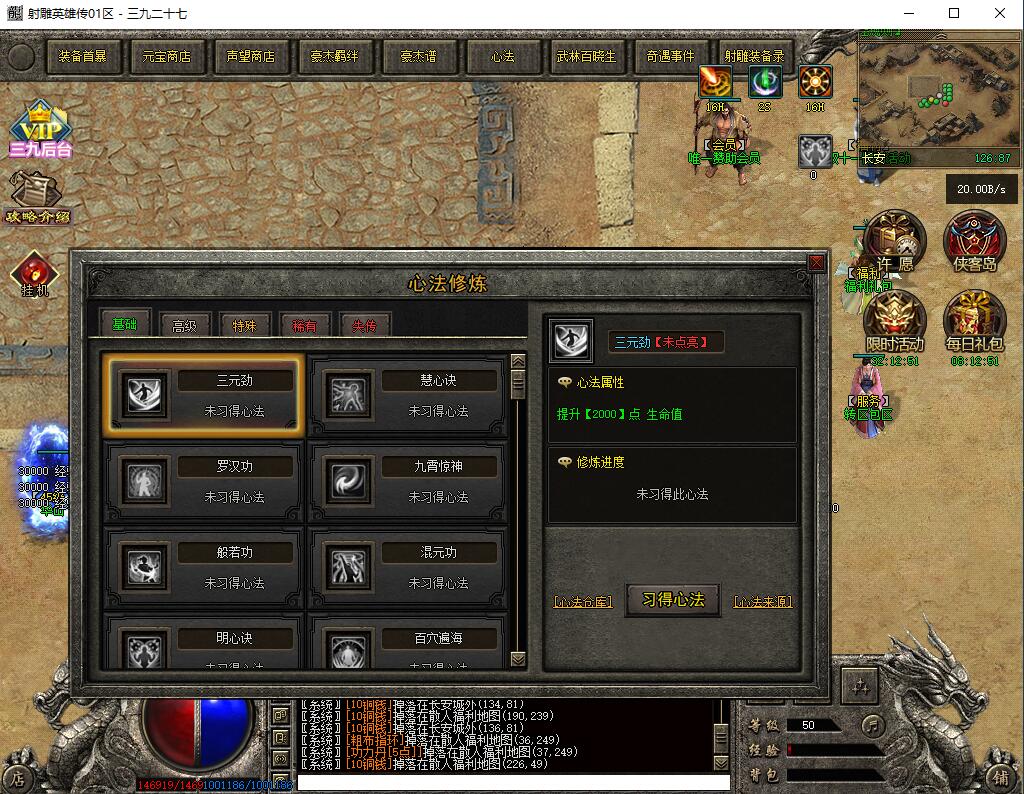The height and width of the screenshot is (794, 1024).
Task: Open the VIP 三九后台 icon
Action: click(x=40, y=130)
